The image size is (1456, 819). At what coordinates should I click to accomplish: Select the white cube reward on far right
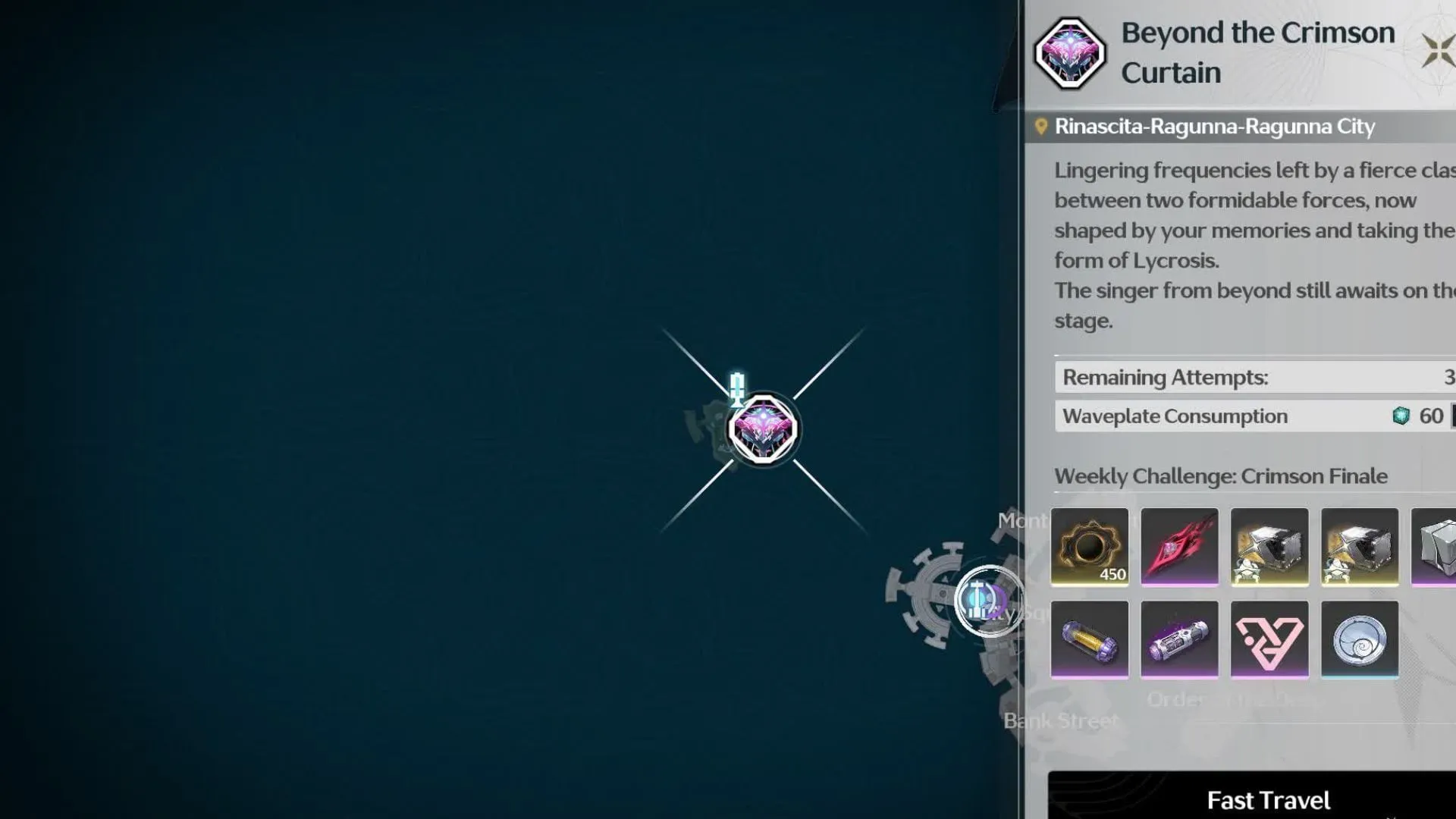coord(1437,547)
